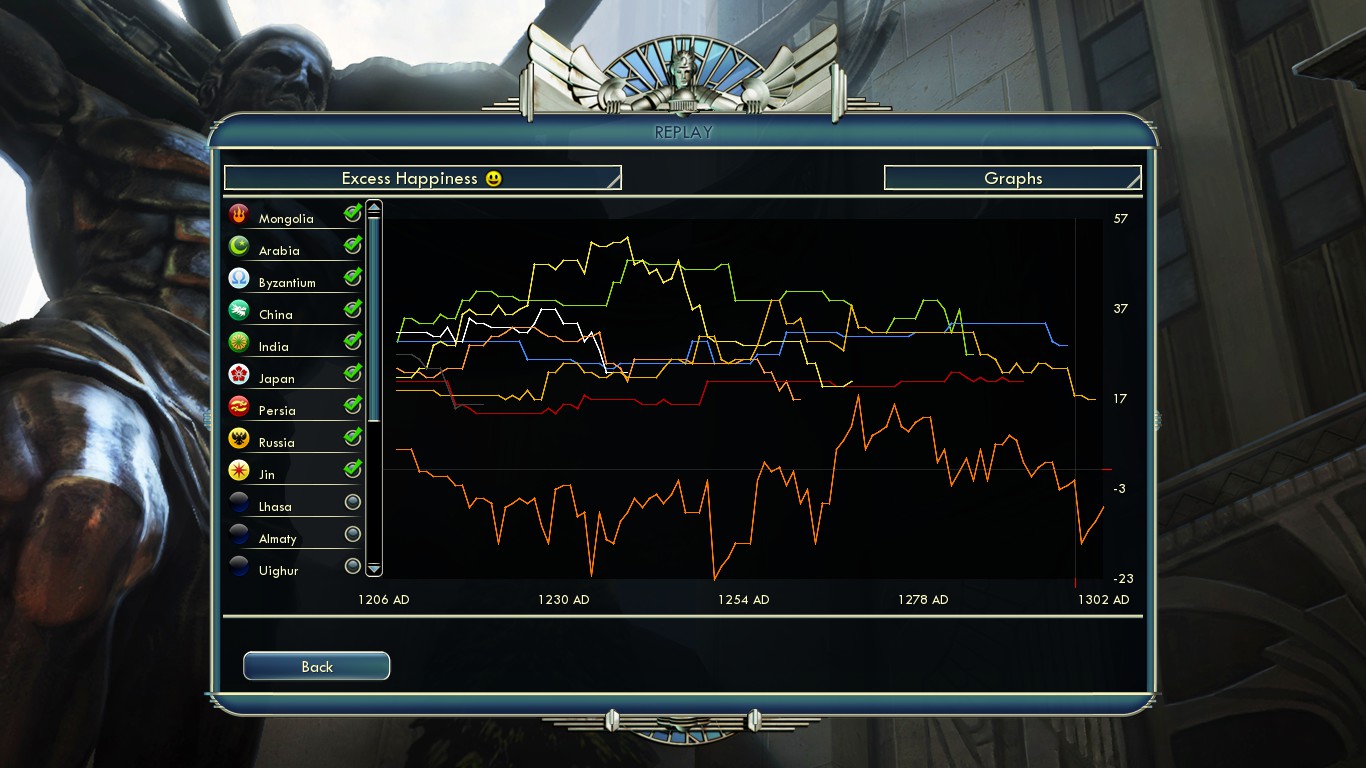The width and height of the screenshot is (1366, 768).
Task: Uncheck India's graph checkbox
Action: point(352,341)
